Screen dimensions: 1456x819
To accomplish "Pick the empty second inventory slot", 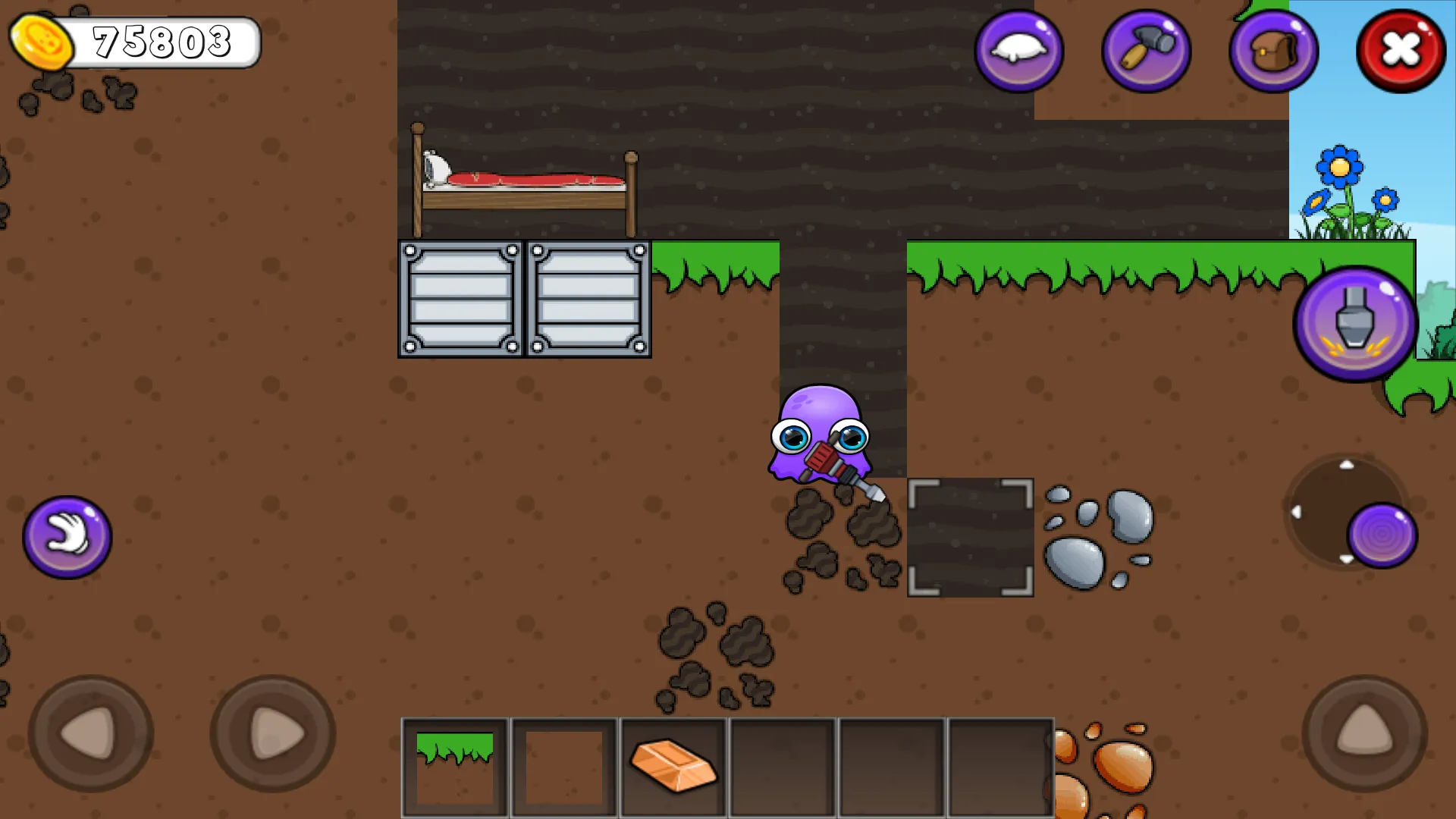I will [563, 765].
